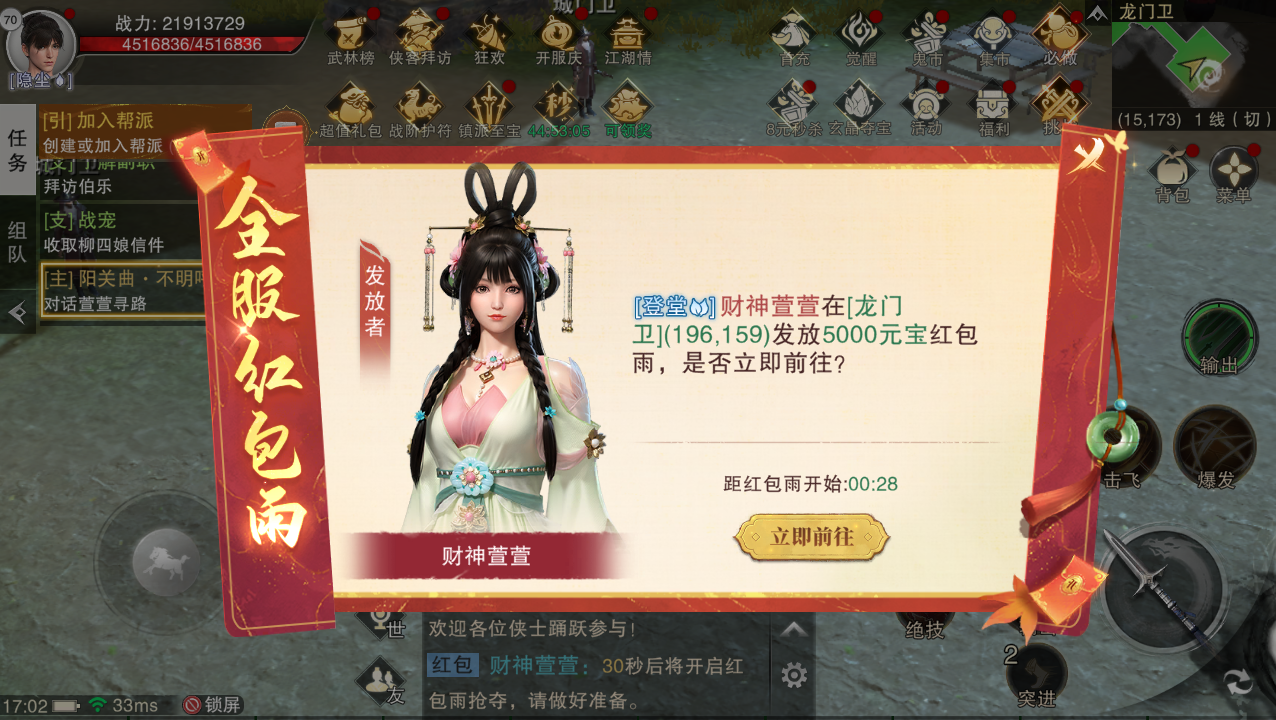Go immediately via the 立即前往 button
The width and height of the screenshot is (1276, 720).
tap(811, 537)
